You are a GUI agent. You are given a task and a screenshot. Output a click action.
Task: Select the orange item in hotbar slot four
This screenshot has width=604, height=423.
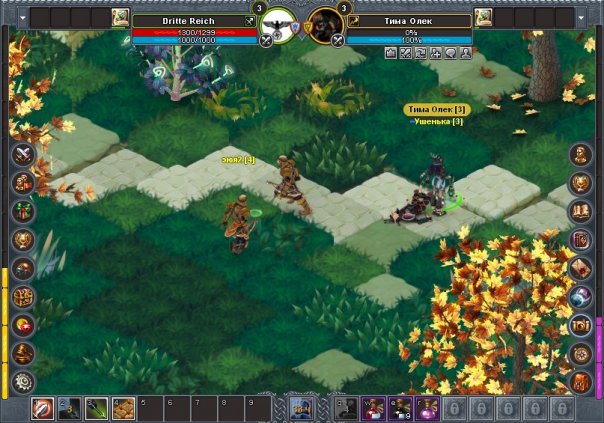123,408
